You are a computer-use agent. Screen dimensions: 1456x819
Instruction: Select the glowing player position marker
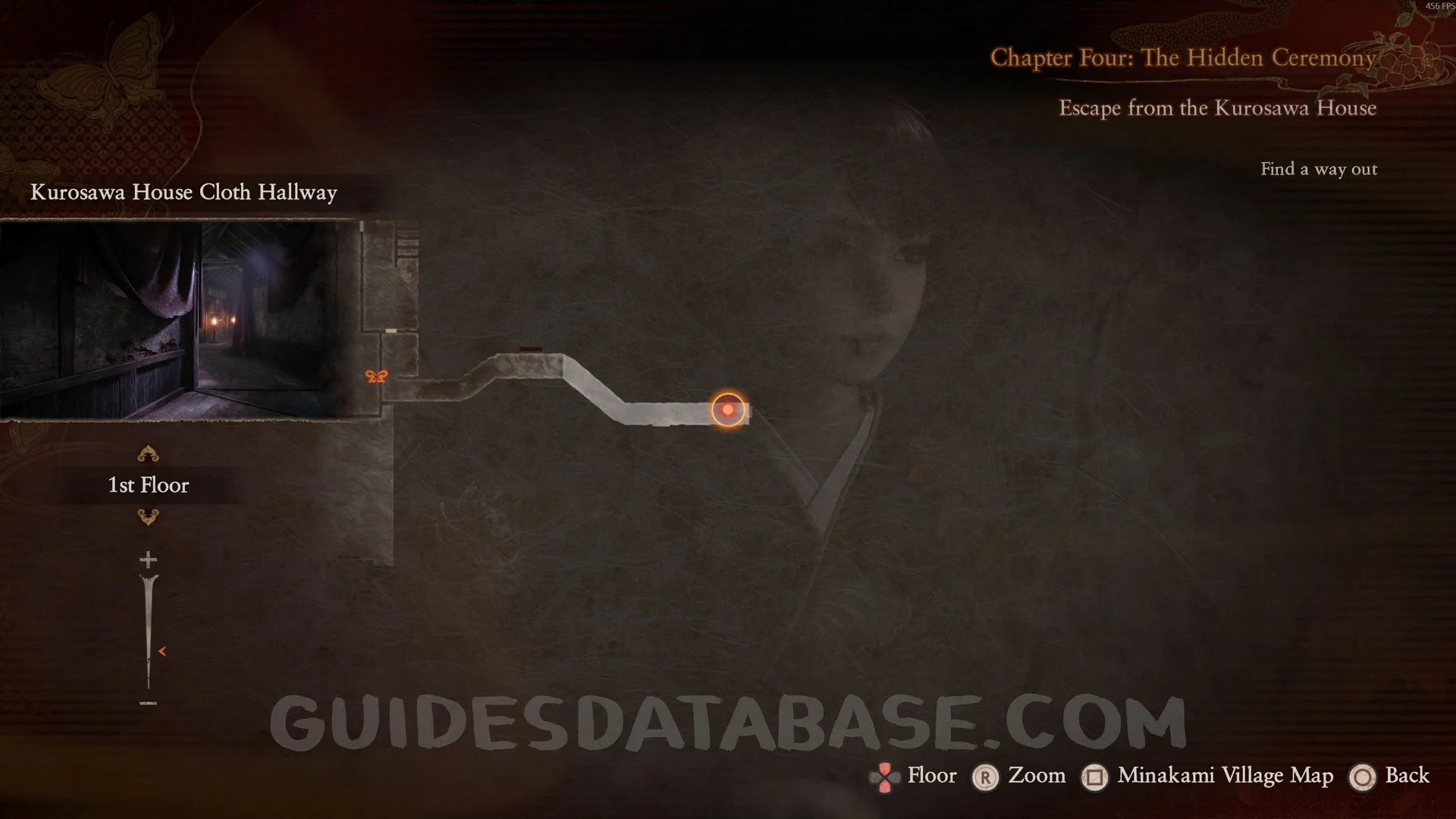(728, 409)
